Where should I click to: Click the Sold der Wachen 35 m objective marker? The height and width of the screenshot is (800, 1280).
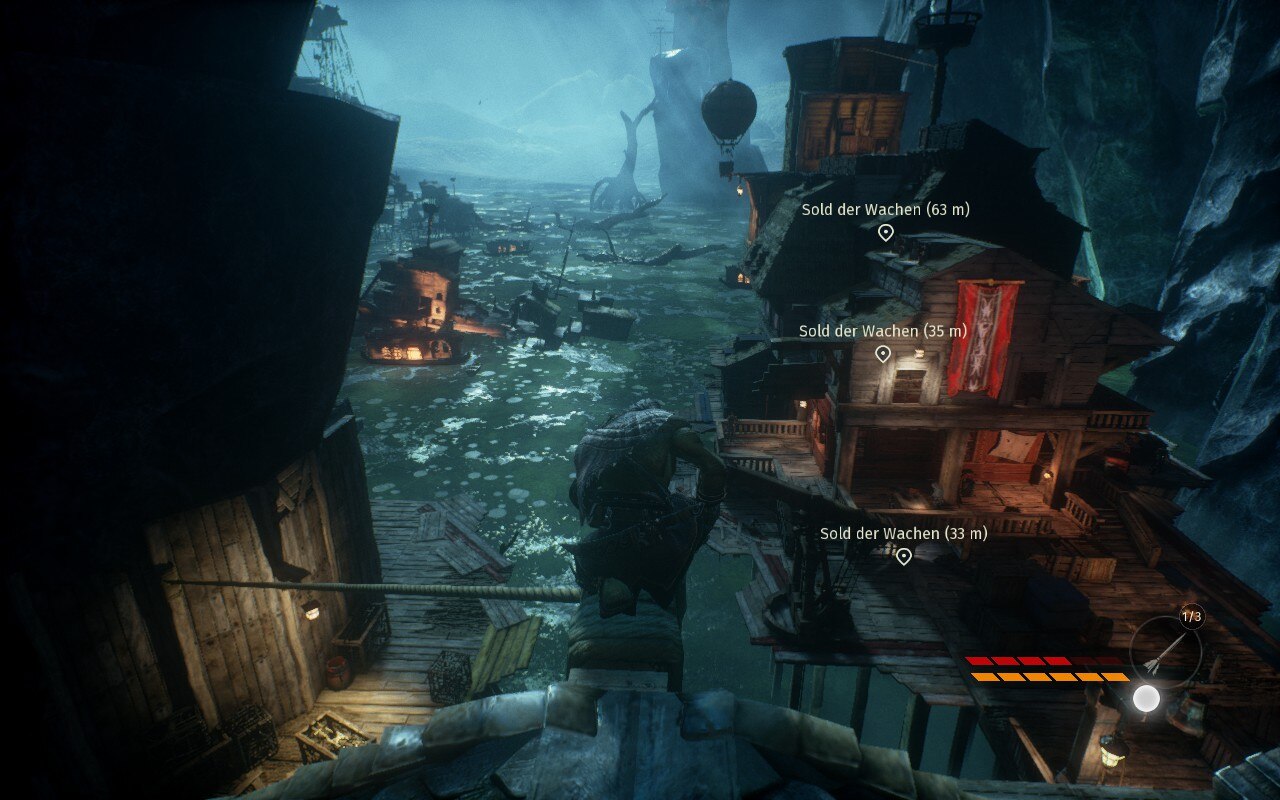tap(883, 354)
